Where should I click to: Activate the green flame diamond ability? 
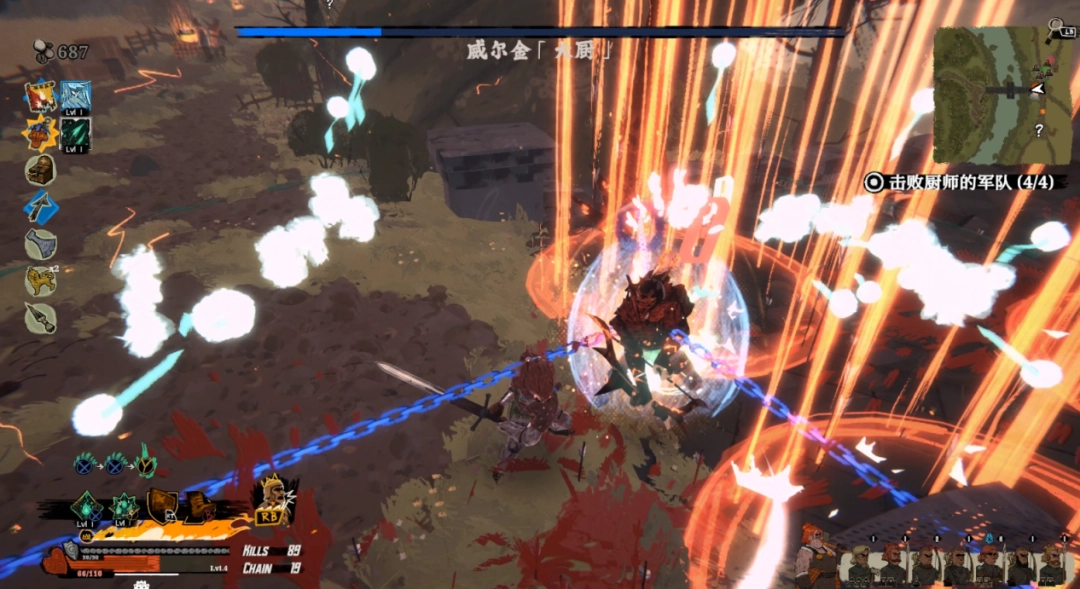pyautogui.click(x=87, y=508)
